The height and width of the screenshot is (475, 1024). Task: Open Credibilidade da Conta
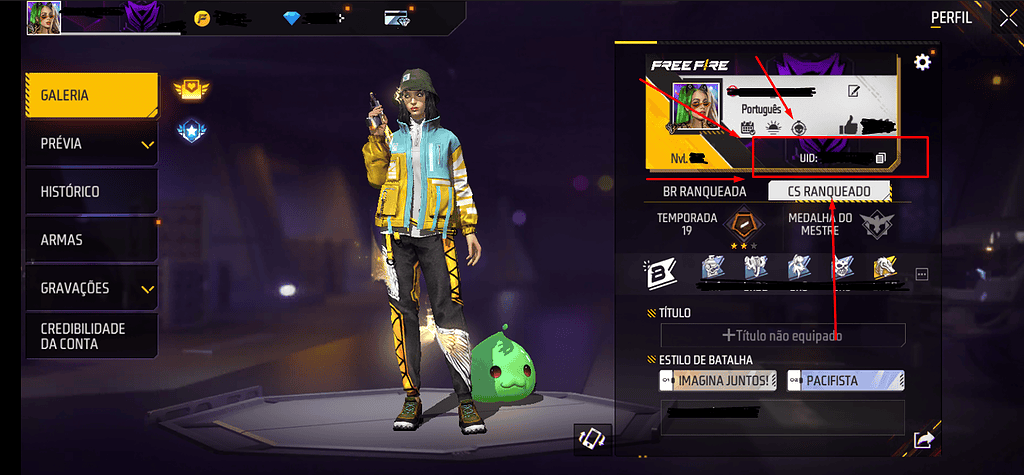92,336
